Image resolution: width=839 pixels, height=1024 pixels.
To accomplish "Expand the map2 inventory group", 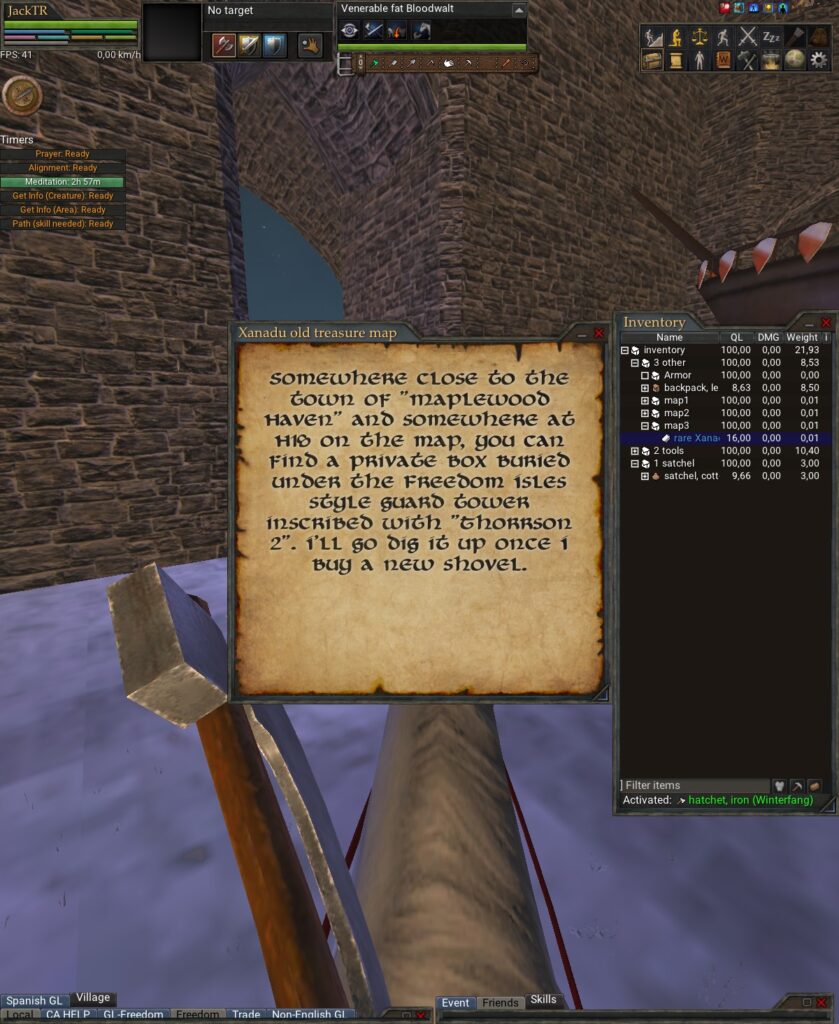I will 645,413.
